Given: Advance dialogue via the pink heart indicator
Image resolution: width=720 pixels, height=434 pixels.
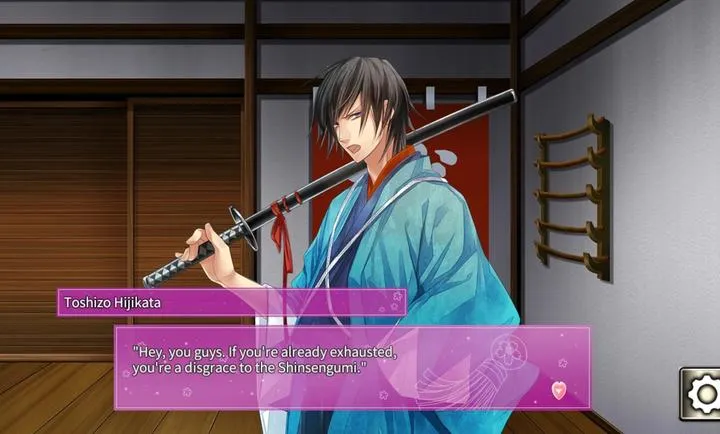Looking at the screenshot, I should (x=558, y=389).
